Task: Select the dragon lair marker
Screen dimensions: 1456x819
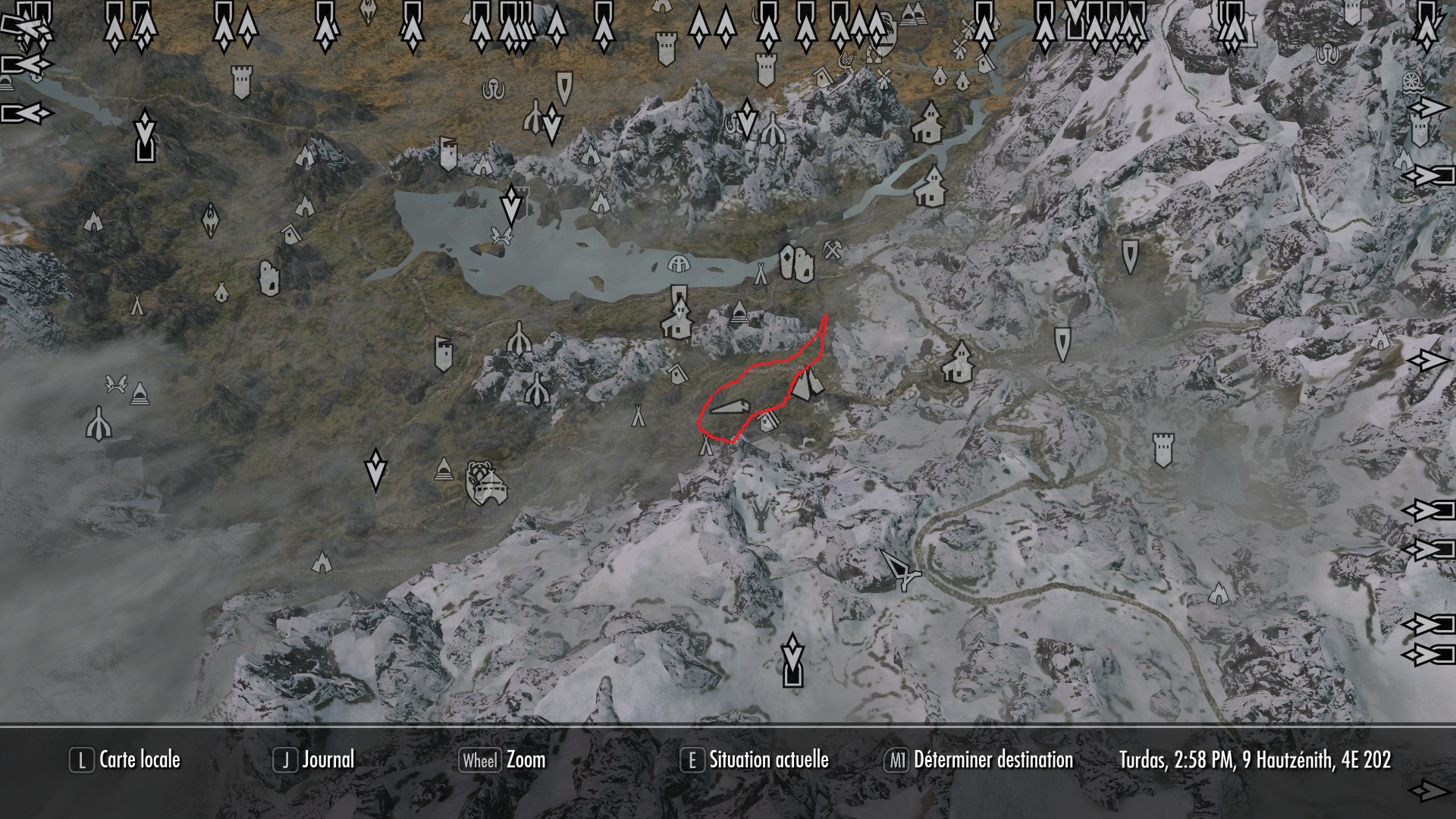Action: [x=760, y=516]
